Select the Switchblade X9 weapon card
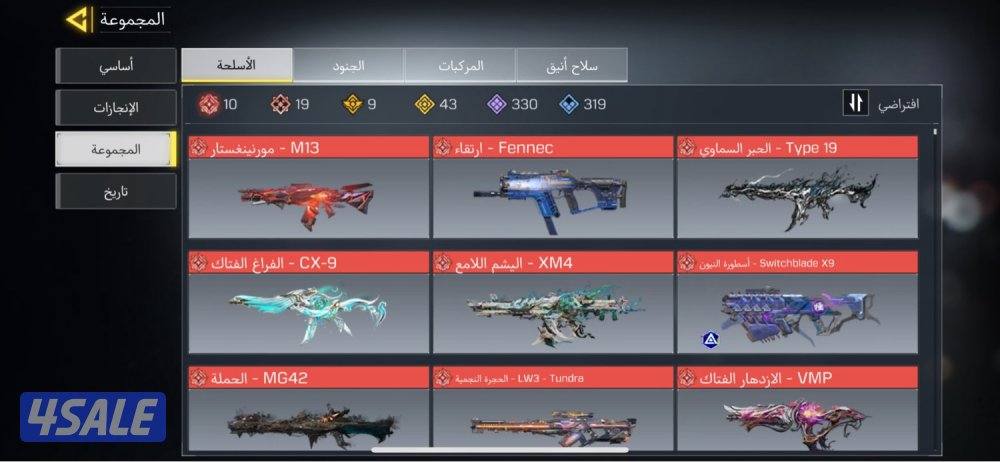Screen dimensions: 1000x462 tap(797, 302)
